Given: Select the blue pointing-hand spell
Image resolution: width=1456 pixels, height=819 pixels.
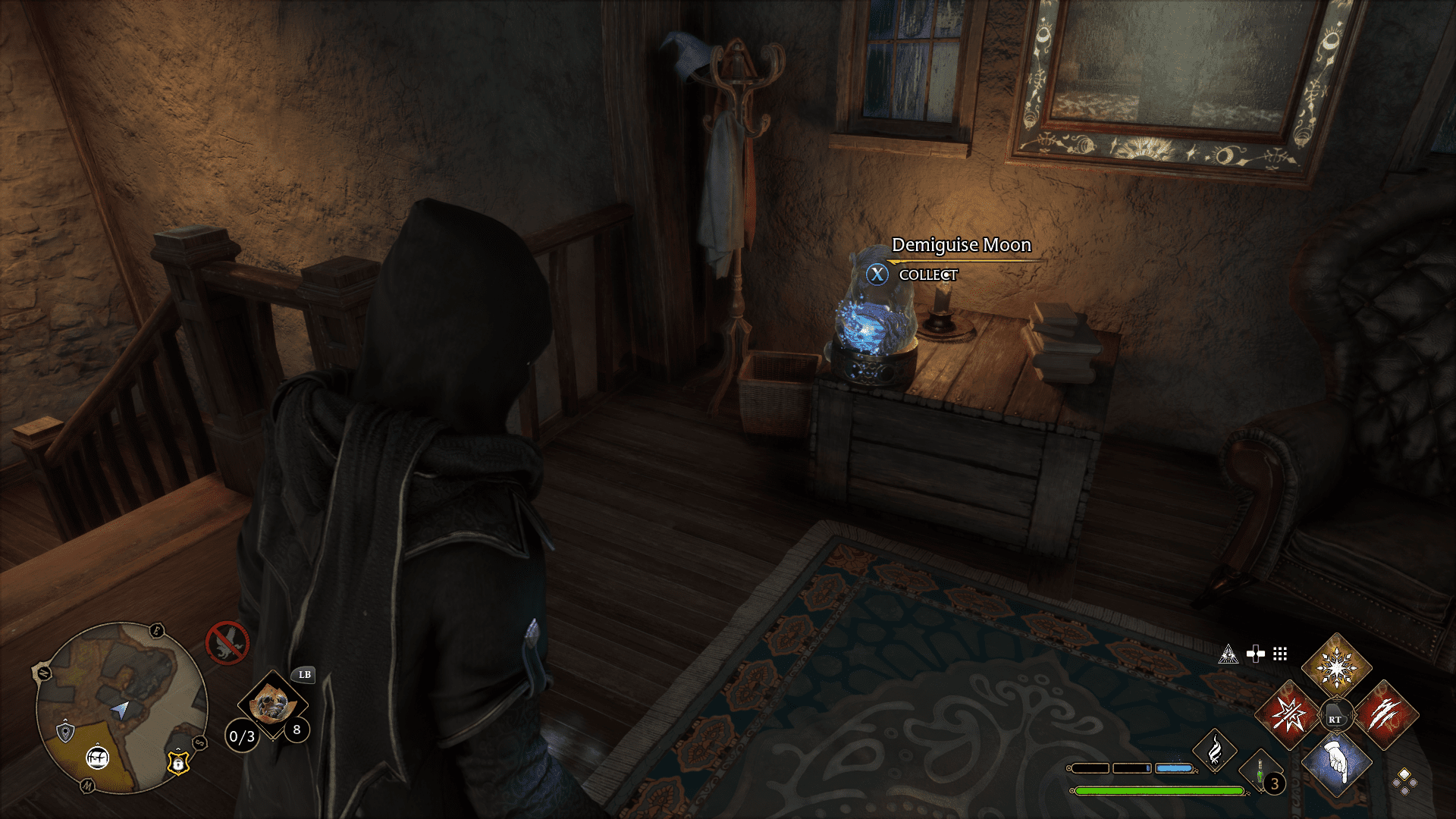Looking at the screenshot, I should [x=1336, y=763].
